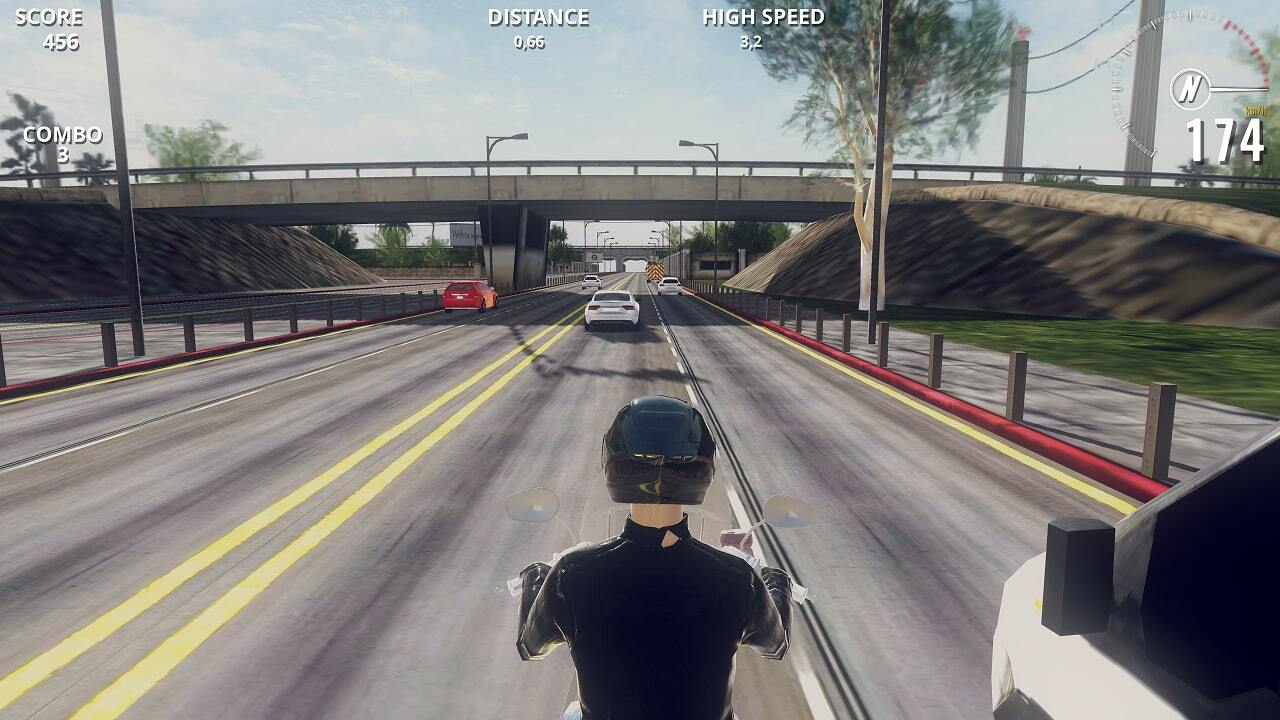This screenshot has height=720, width=1280.
Task: Open the DISTANCE readout showing 0,66
Action: 535,27
